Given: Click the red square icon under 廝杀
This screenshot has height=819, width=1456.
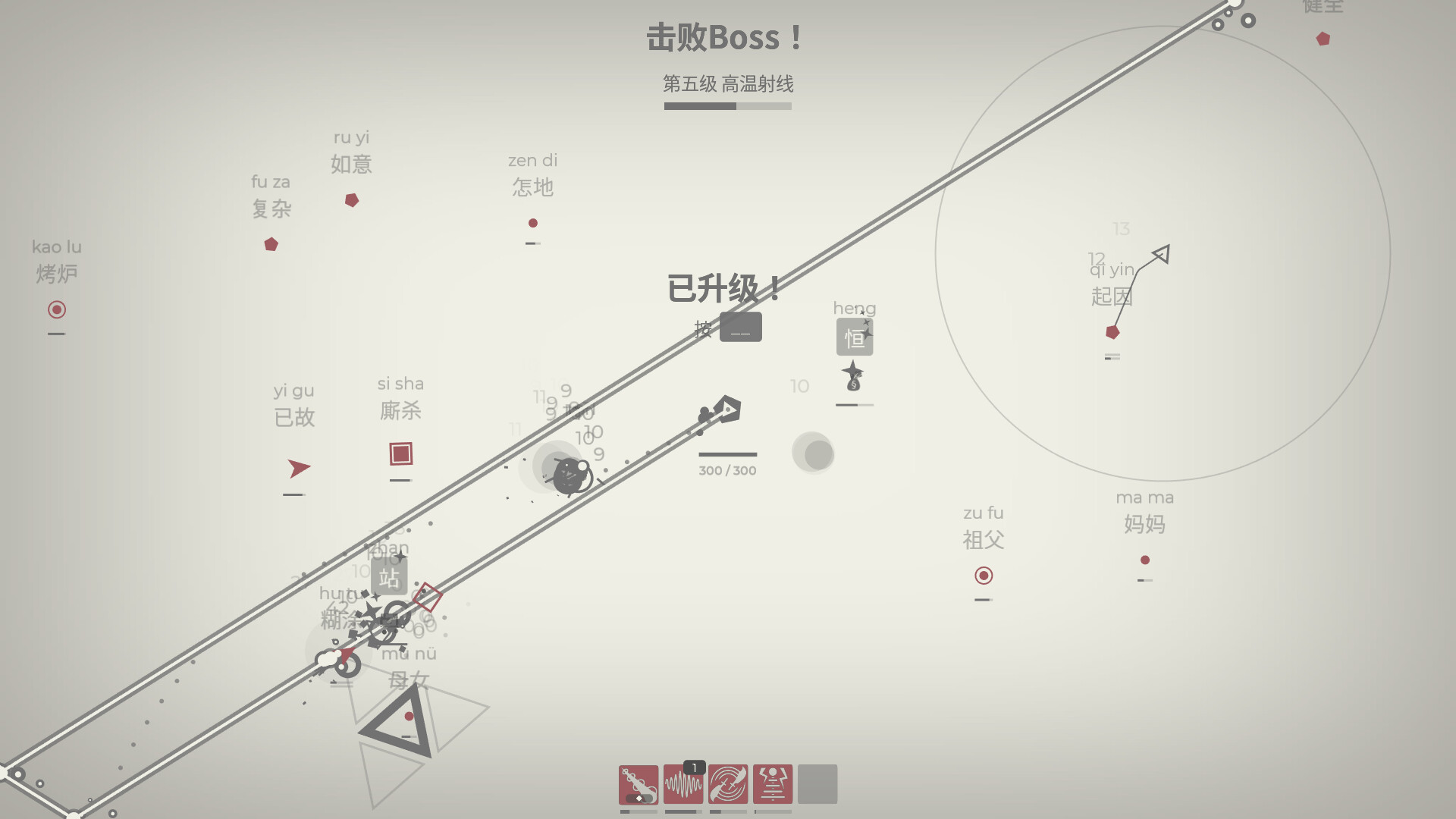Looking at the screenshot, I should [x=400, y=455].
